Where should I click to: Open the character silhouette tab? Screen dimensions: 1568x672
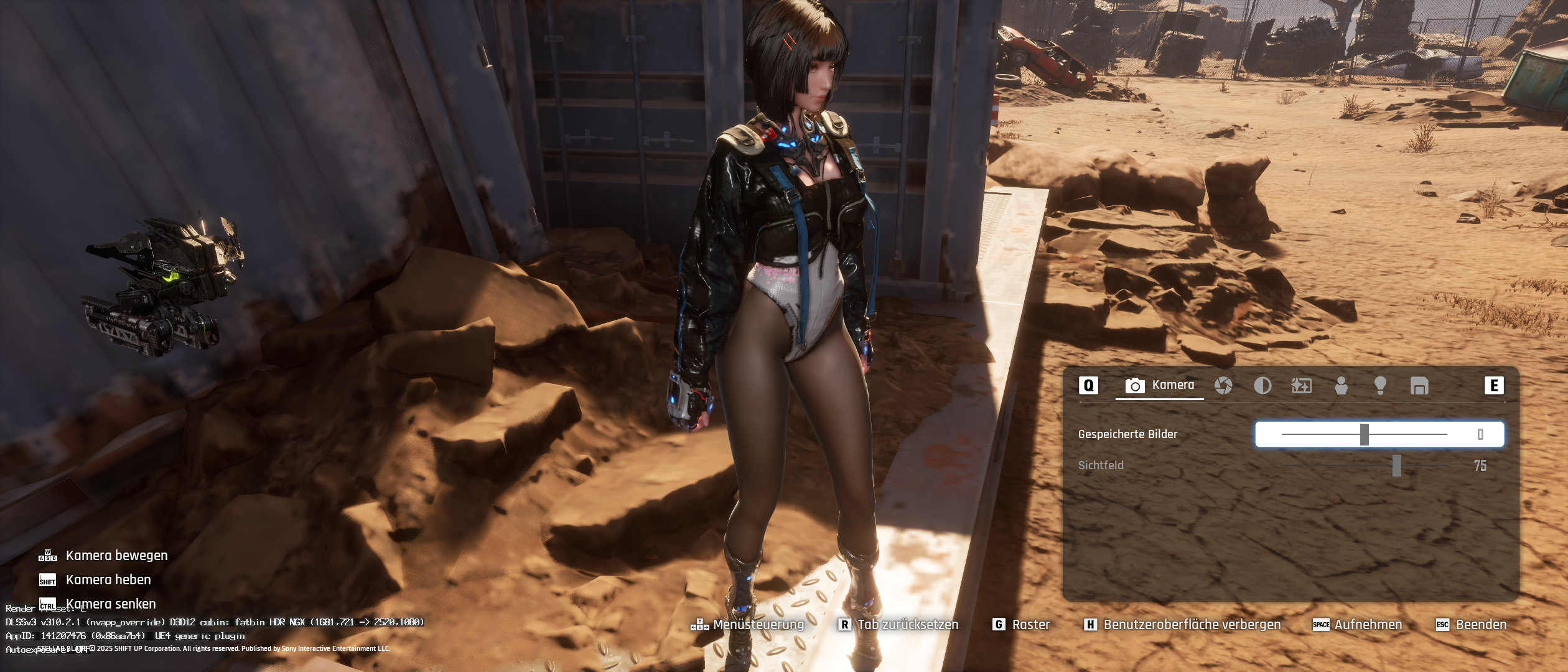point(1341,386)
